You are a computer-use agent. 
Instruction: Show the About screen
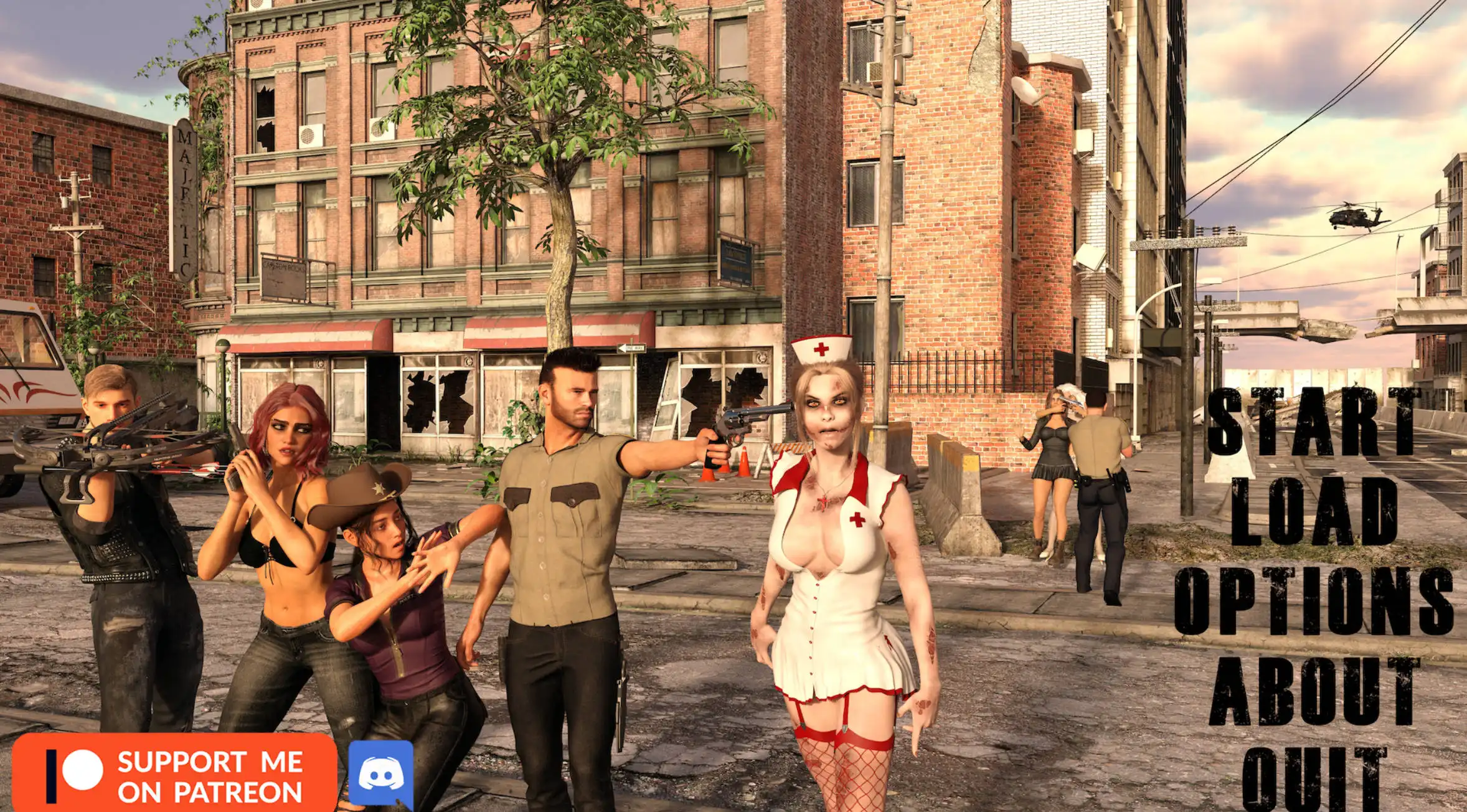pyautogui.click(x=1314, y=691)
